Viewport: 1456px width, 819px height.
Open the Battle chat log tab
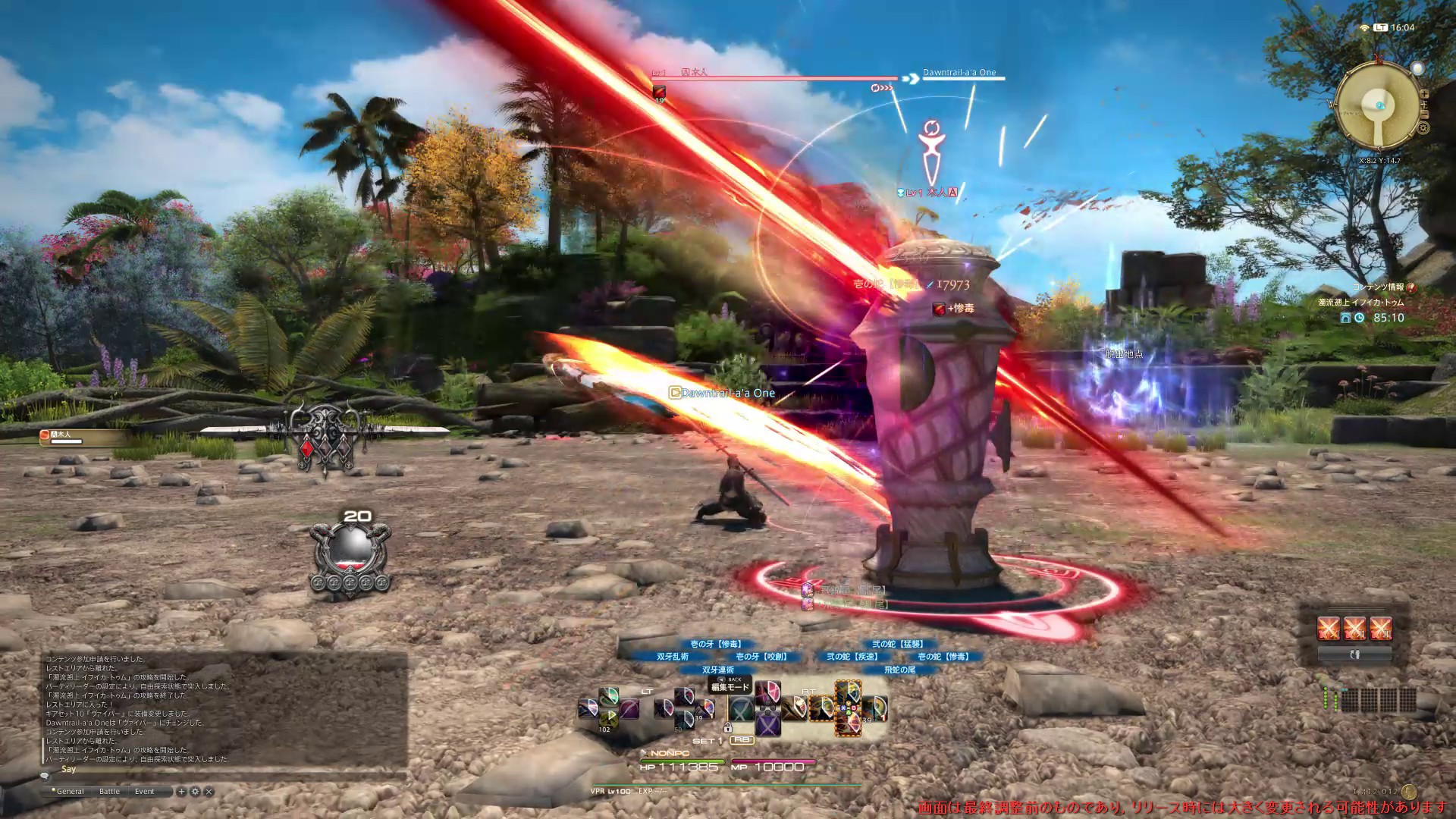(x=109, y=791)
